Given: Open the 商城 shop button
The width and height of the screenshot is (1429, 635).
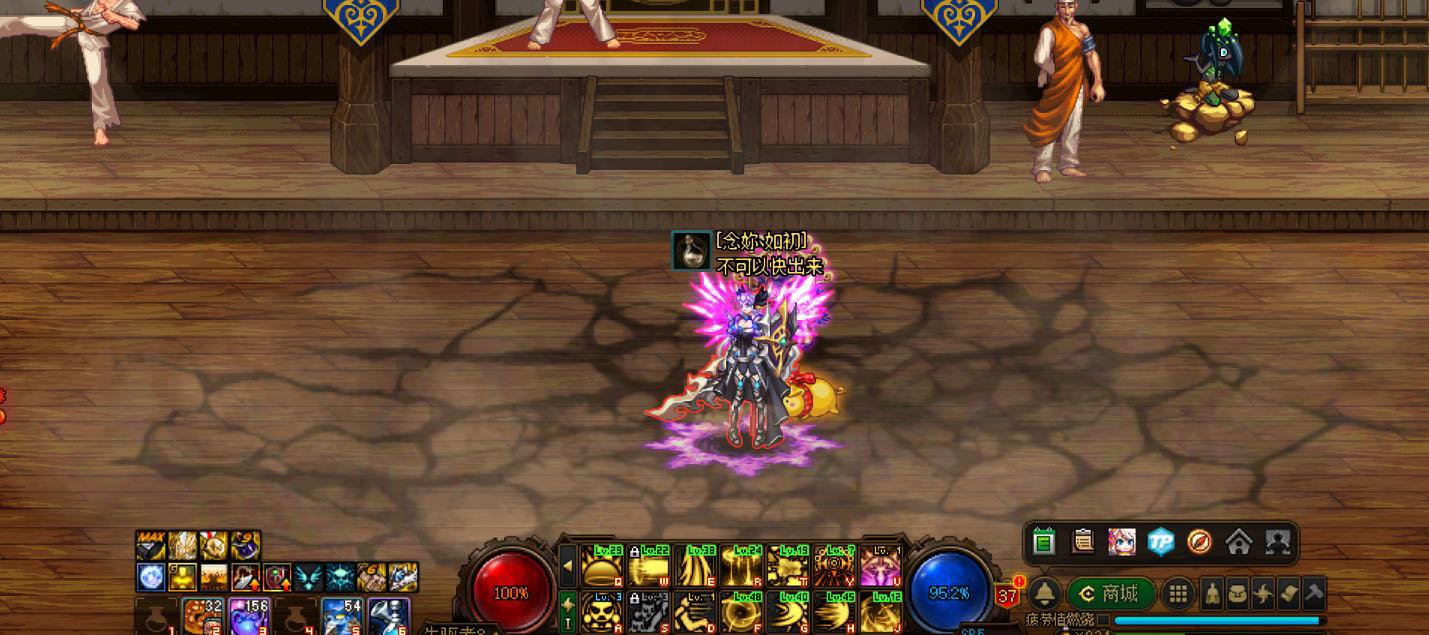Looking at the screenshot, I should pos(1110,594).
